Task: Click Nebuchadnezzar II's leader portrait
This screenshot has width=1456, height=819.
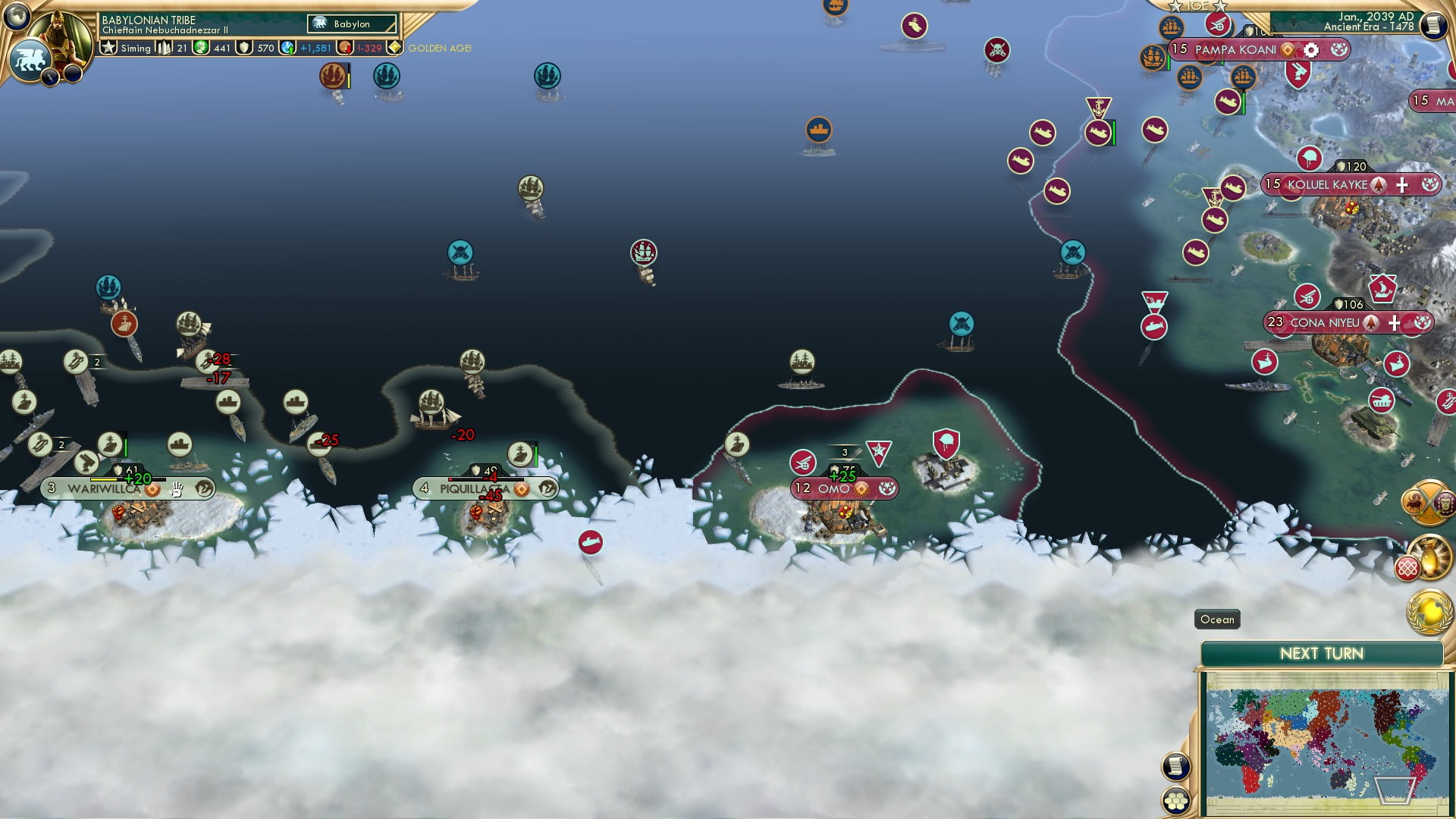Action: [61, 33]
